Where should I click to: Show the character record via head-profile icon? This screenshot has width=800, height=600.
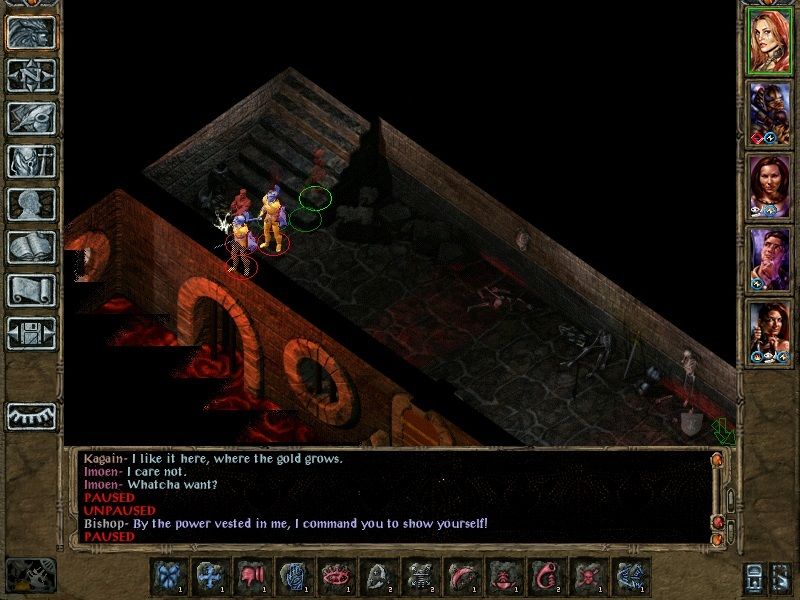pyautogui.click(x=31, y=203)
